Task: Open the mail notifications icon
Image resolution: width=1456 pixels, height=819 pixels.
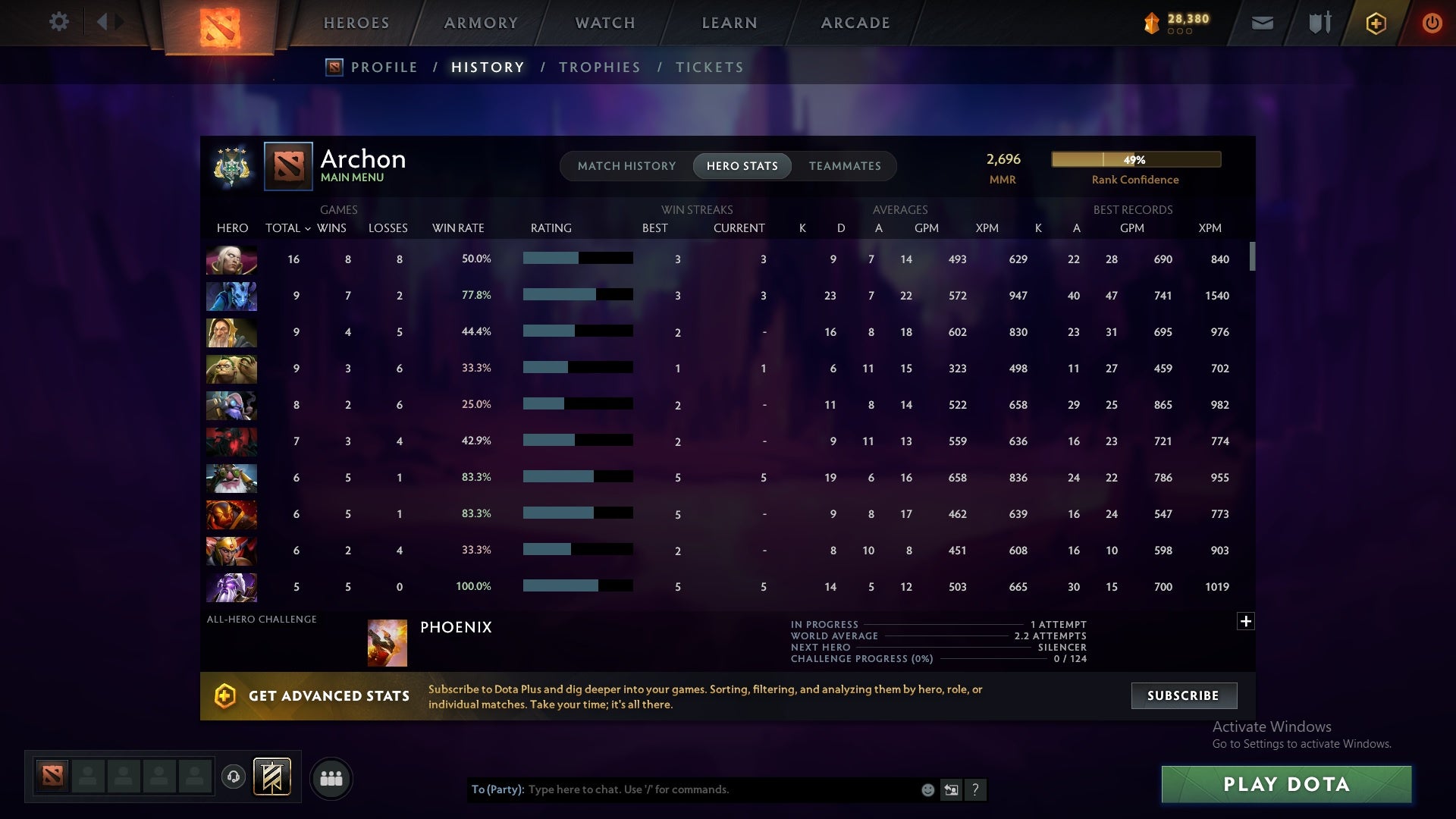Action: (1261, 22)
